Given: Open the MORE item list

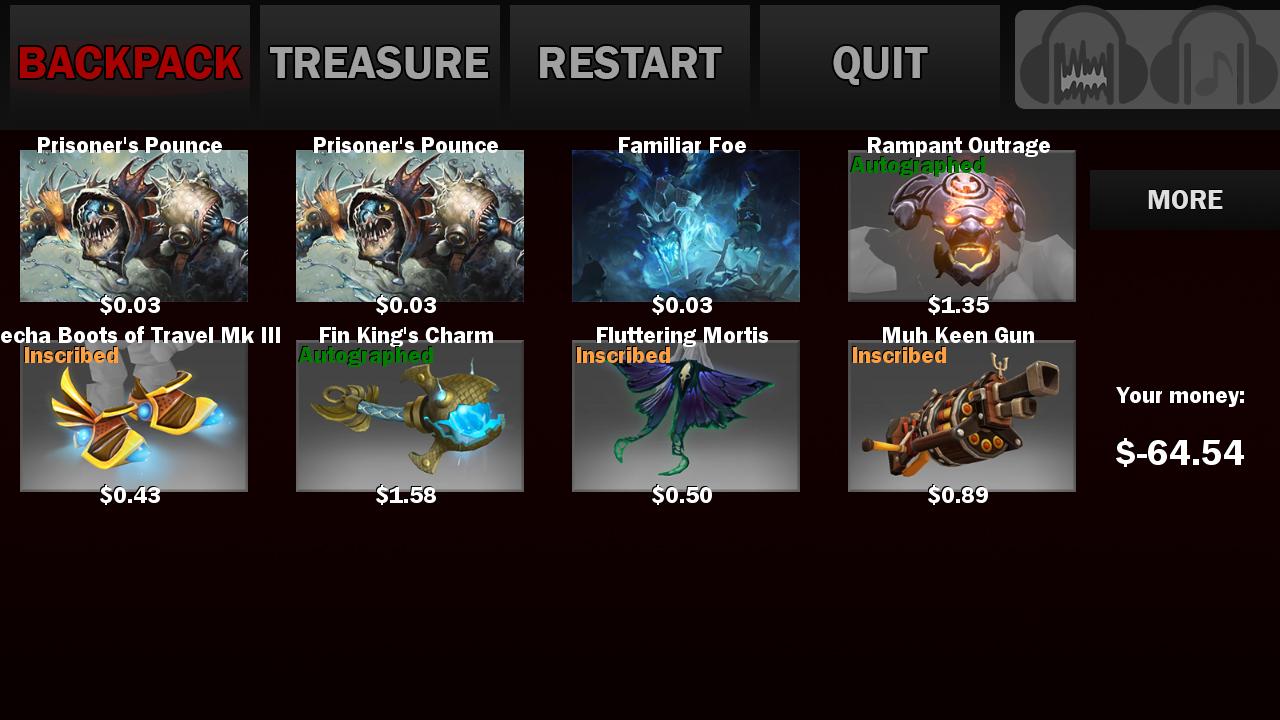Looking at the screenshot, I should pos(1184,199).
